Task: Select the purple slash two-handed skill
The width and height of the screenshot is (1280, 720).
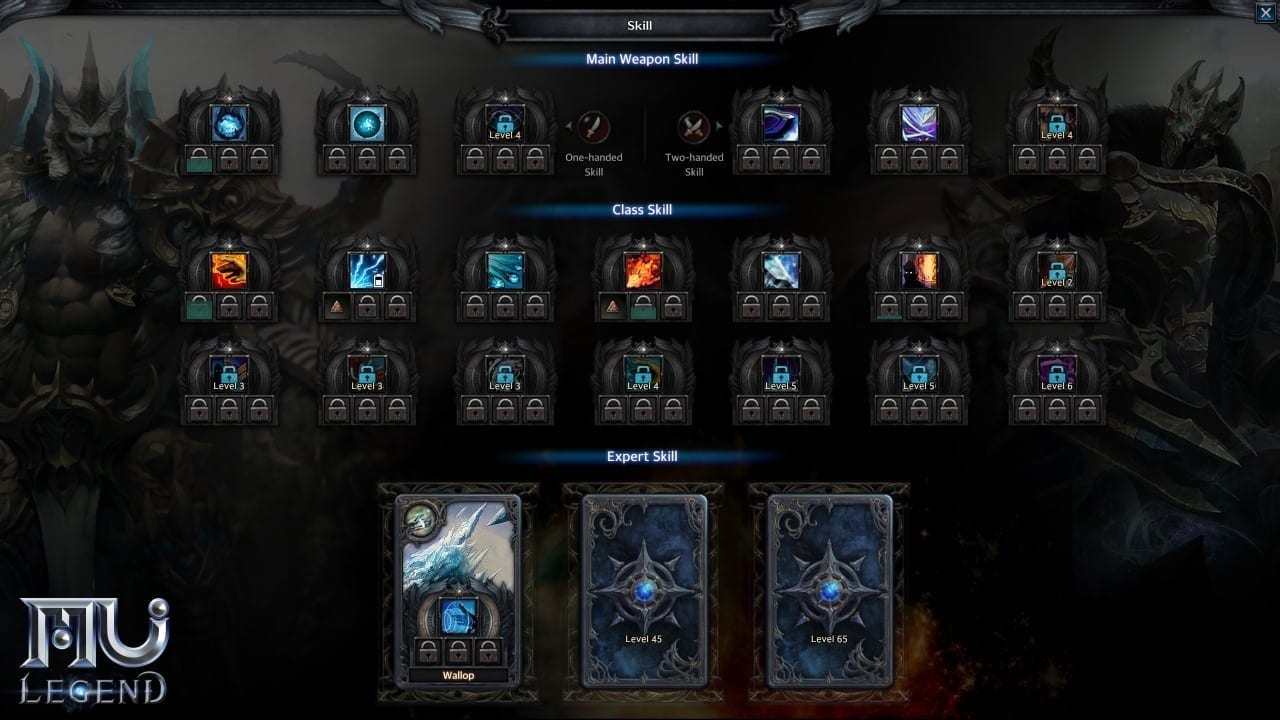Action: [x=780, y=123]
